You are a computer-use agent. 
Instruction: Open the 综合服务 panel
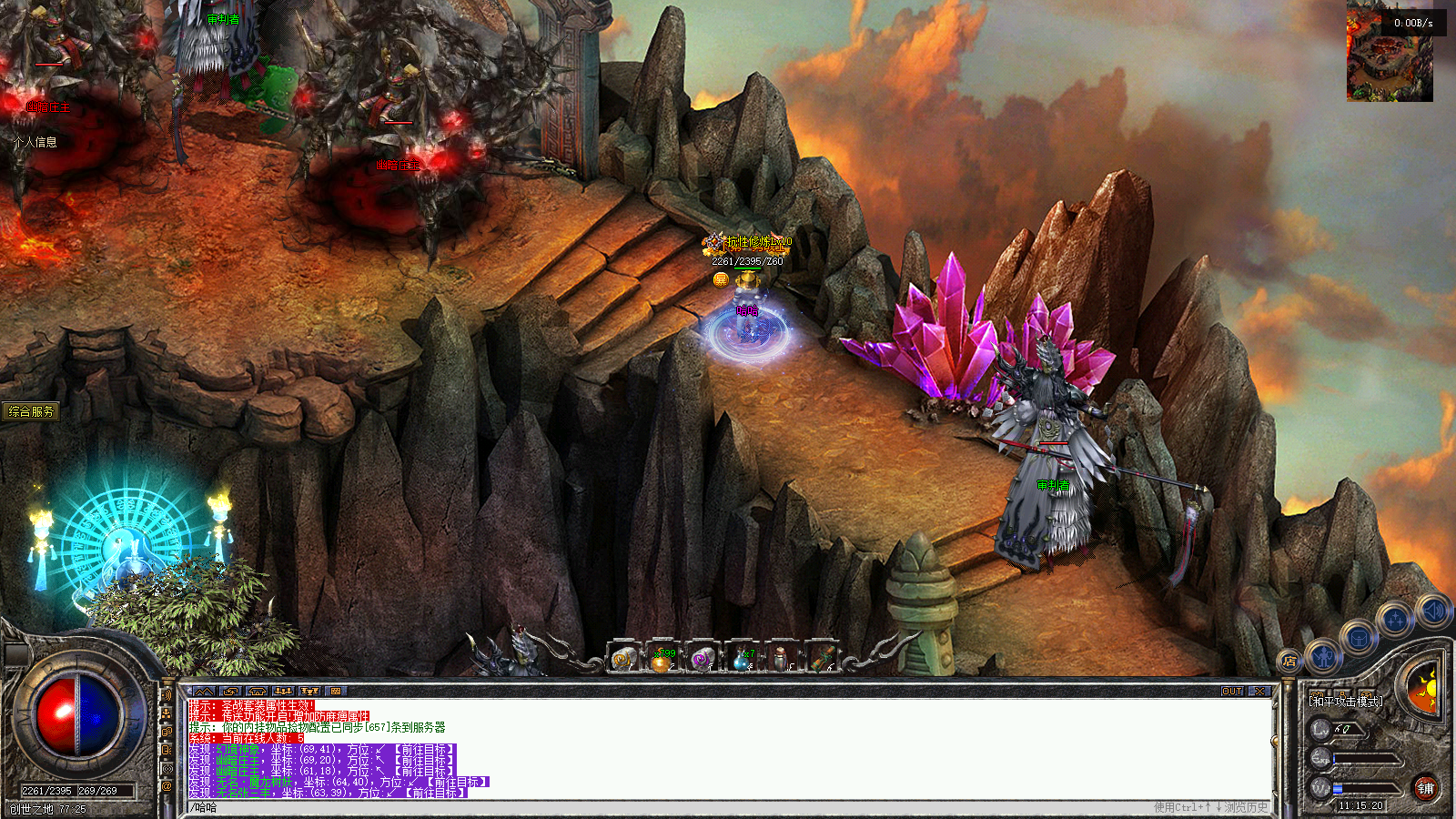tap(31, 411)
